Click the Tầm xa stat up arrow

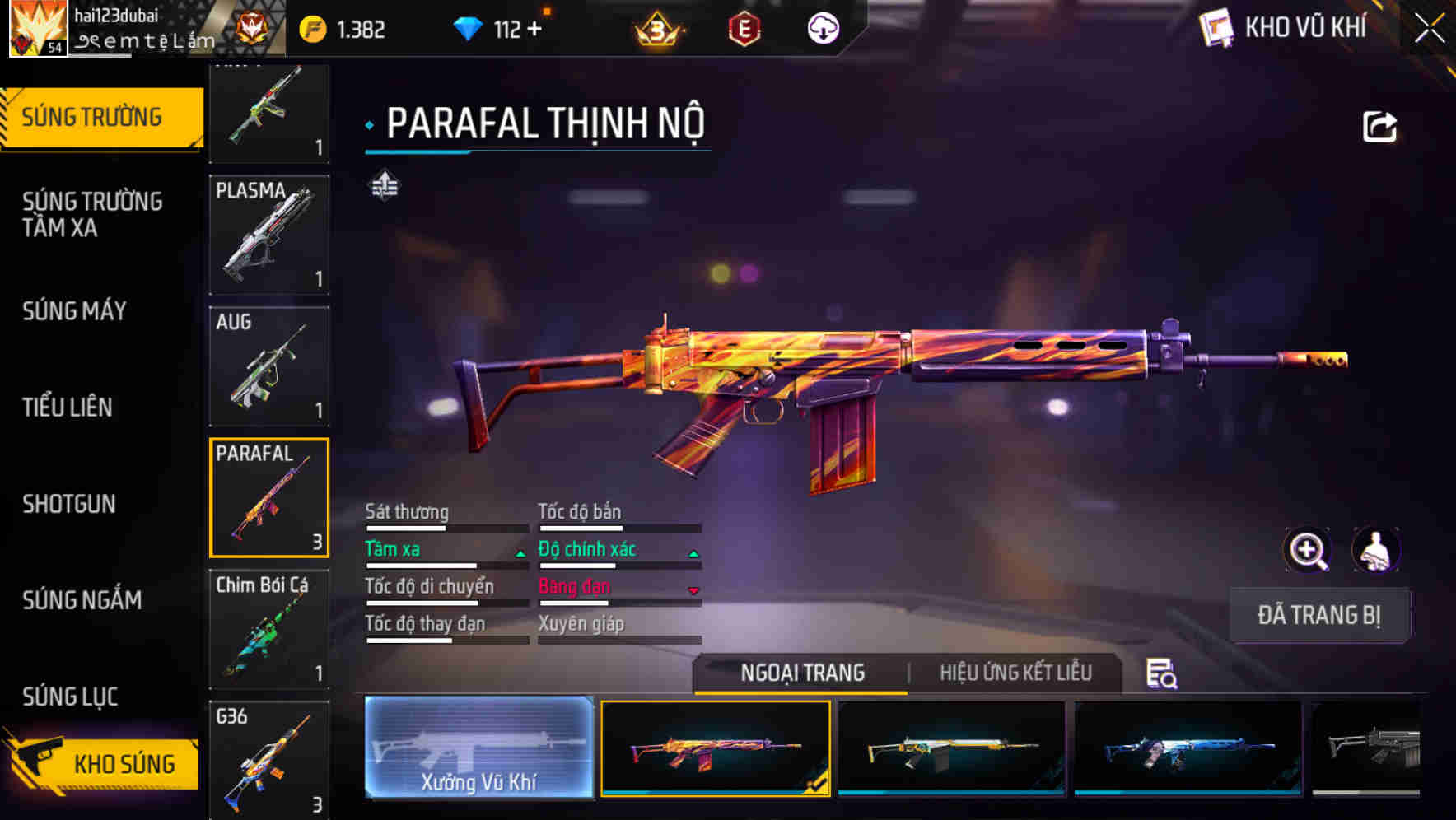(520, 552)
